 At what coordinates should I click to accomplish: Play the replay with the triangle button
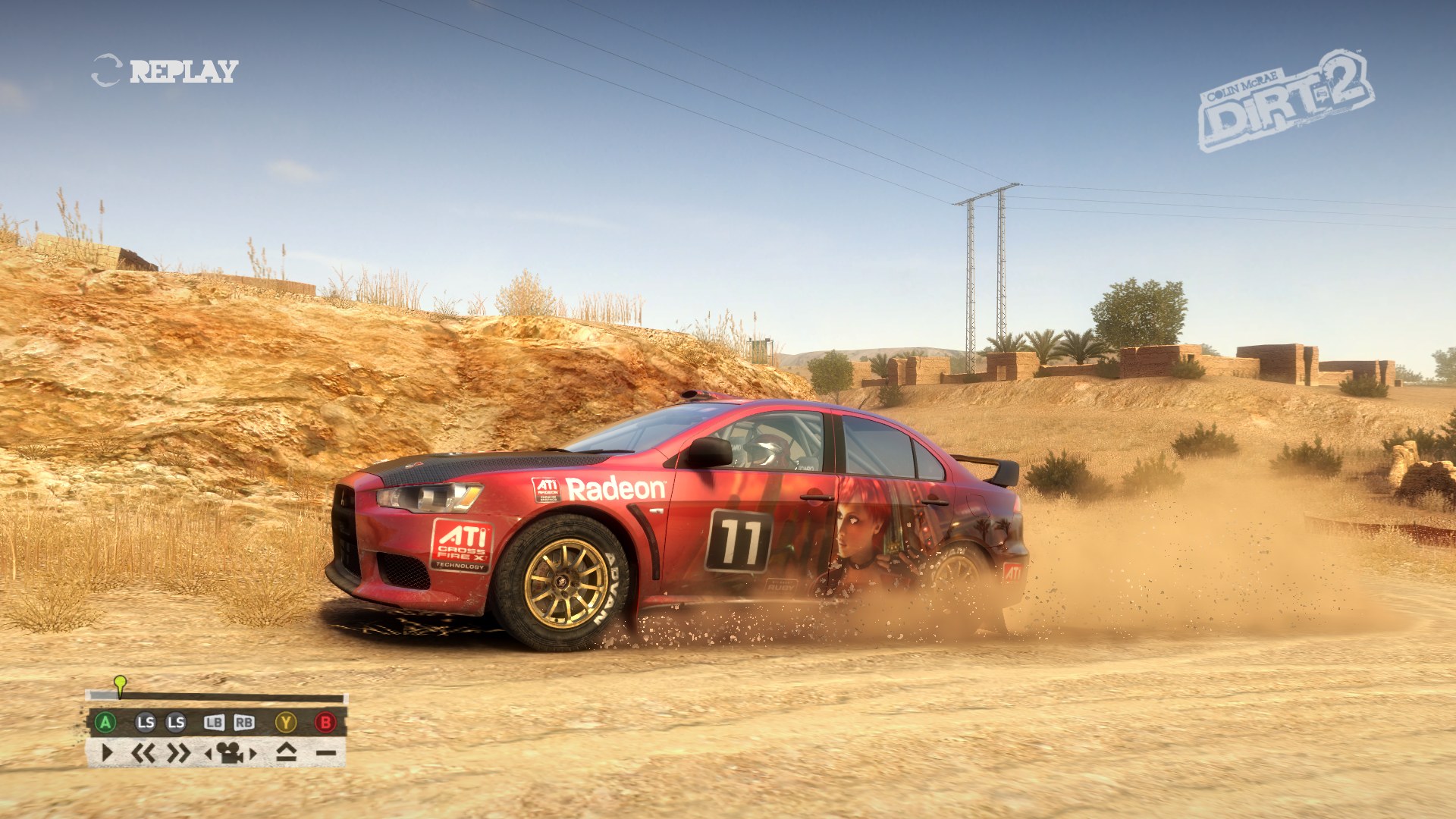(x=107, y=753)
